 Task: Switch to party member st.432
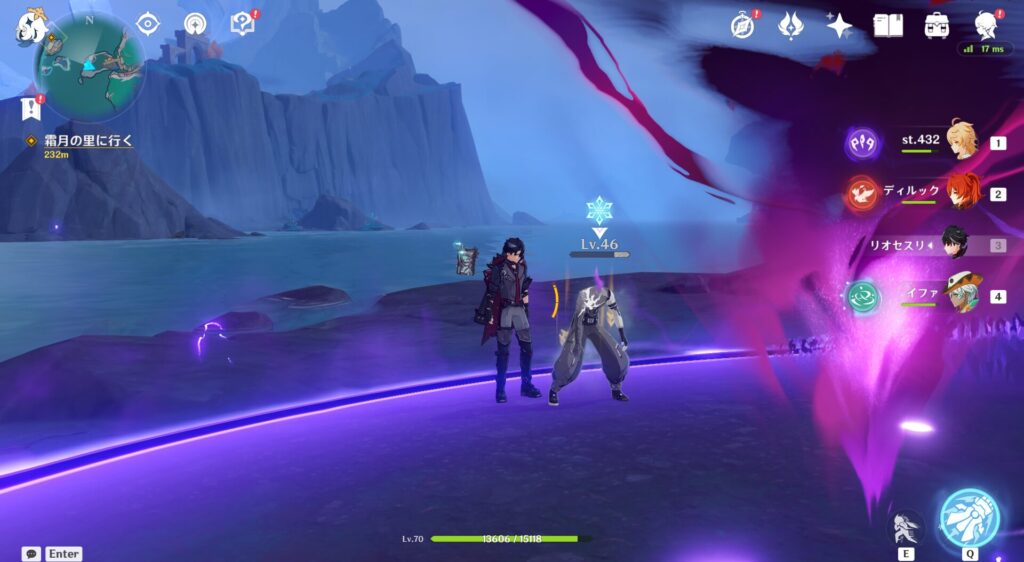click(962, 142)
